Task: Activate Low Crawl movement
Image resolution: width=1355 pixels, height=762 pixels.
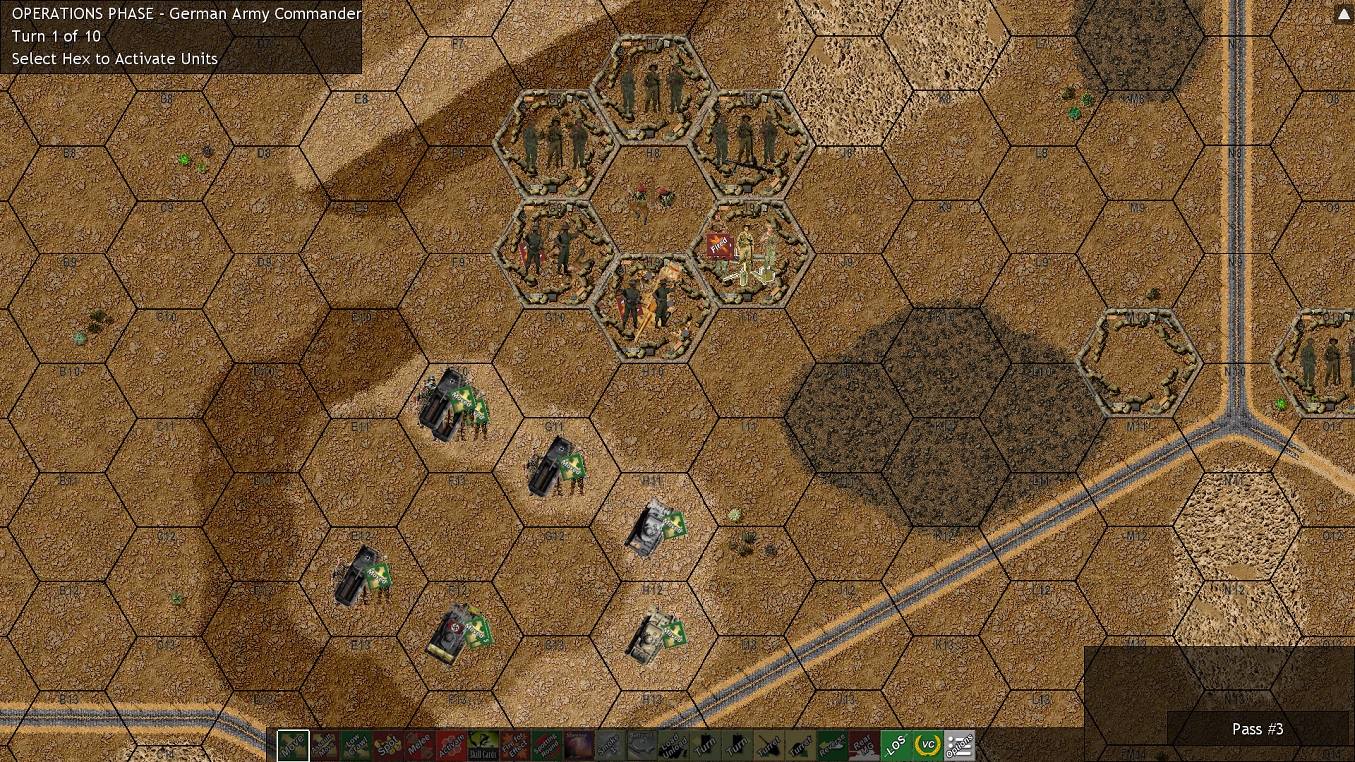Action: [x=356, y=745]
